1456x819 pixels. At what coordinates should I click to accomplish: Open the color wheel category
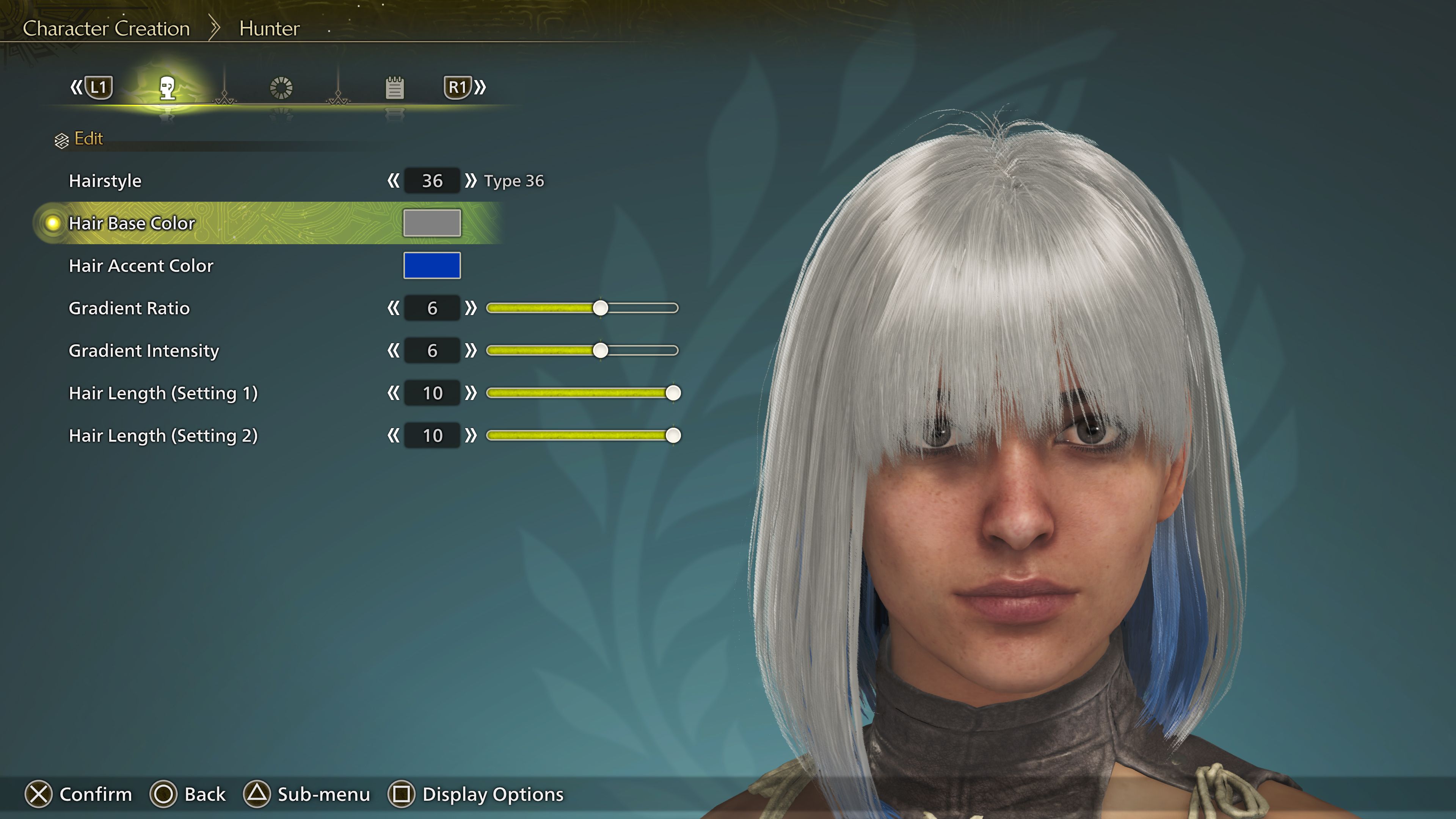(281, 88)
